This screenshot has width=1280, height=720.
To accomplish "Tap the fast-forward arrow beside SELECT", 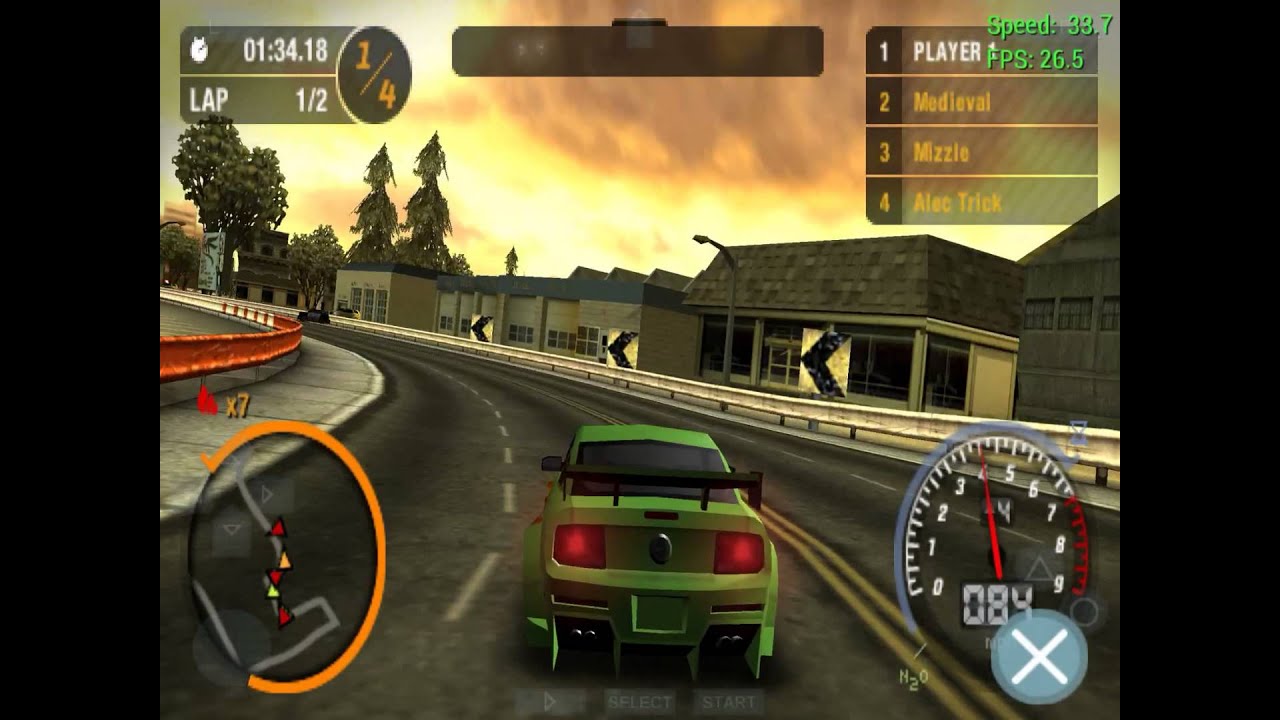I will 550,702.
